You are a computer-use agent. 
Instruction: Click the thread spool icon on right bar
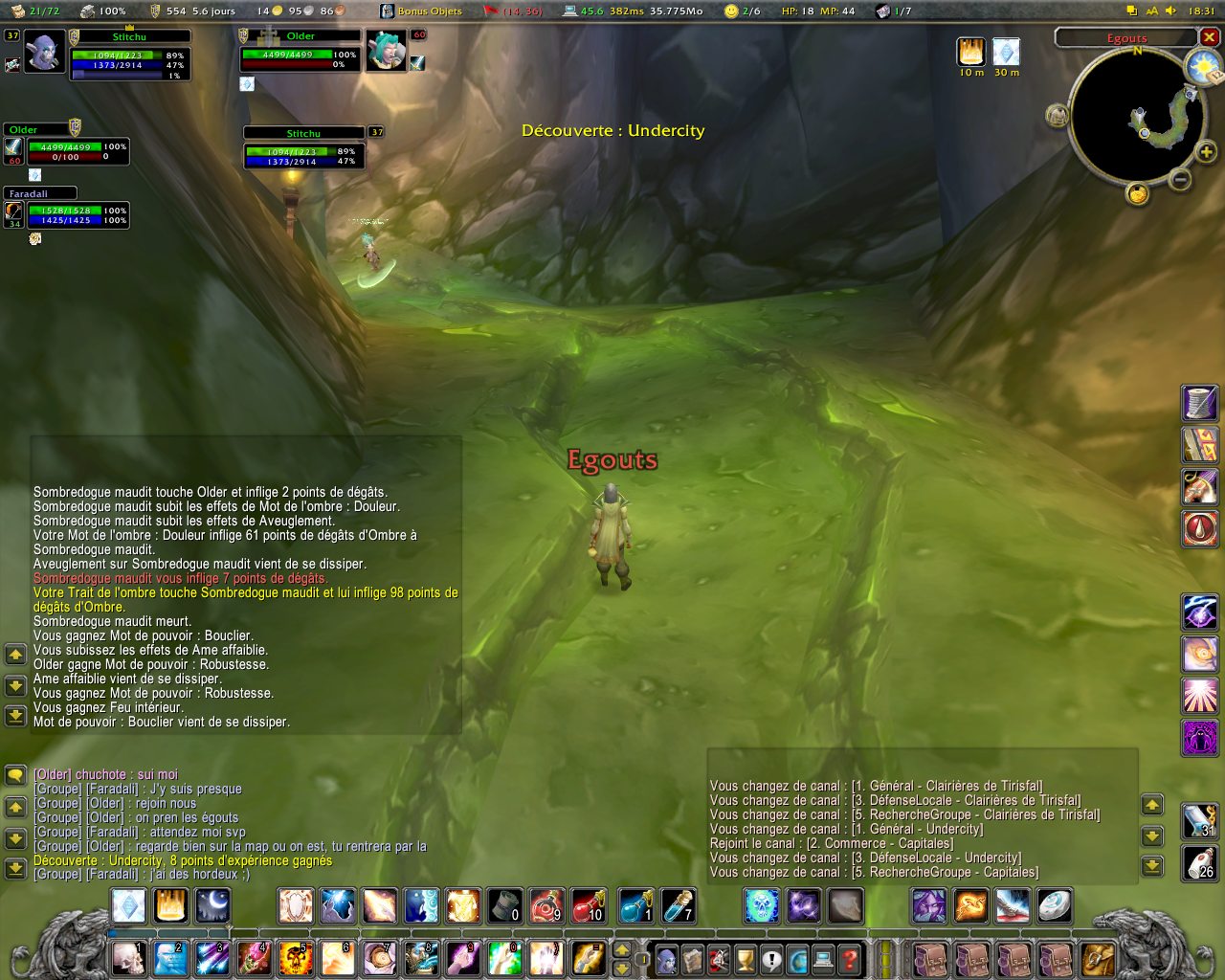coord(1200,403)
